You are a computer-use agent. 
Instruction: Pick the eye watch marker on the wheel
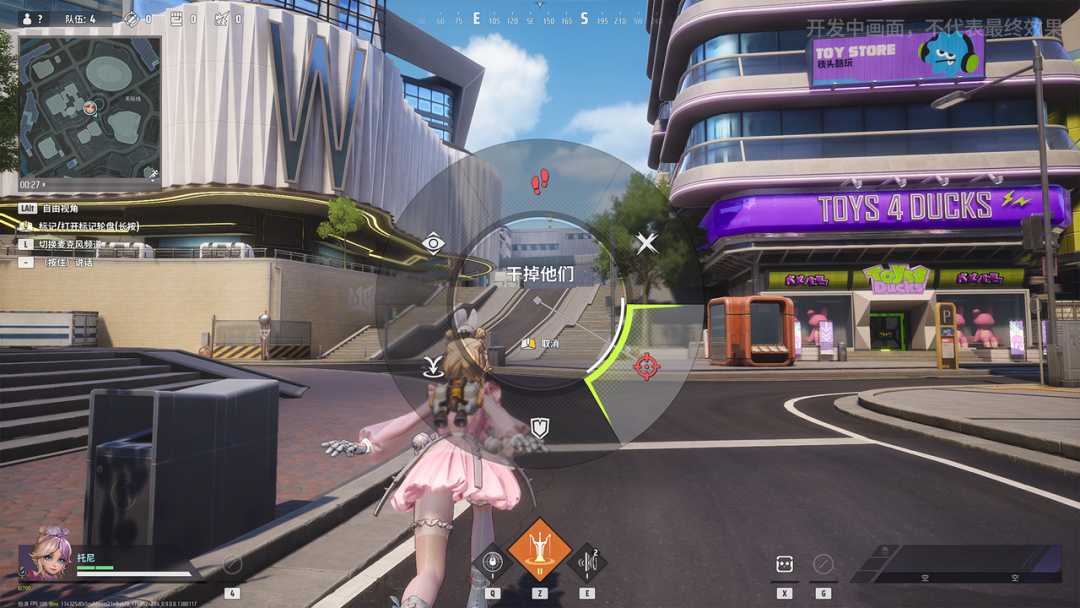433,243
